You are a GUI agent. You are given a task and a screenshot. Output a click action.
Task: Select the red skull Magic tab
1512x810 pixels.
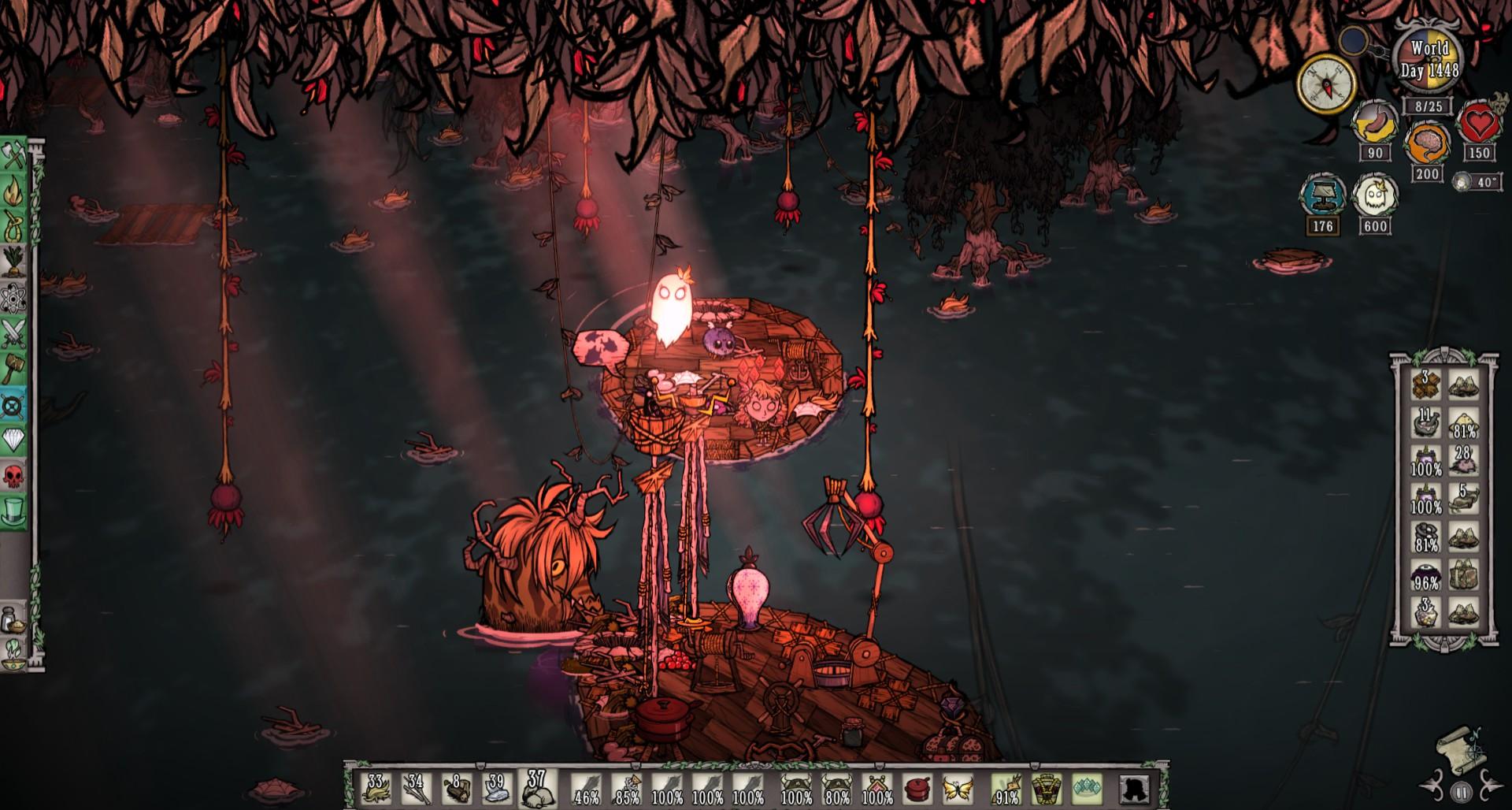pos(14,475)
